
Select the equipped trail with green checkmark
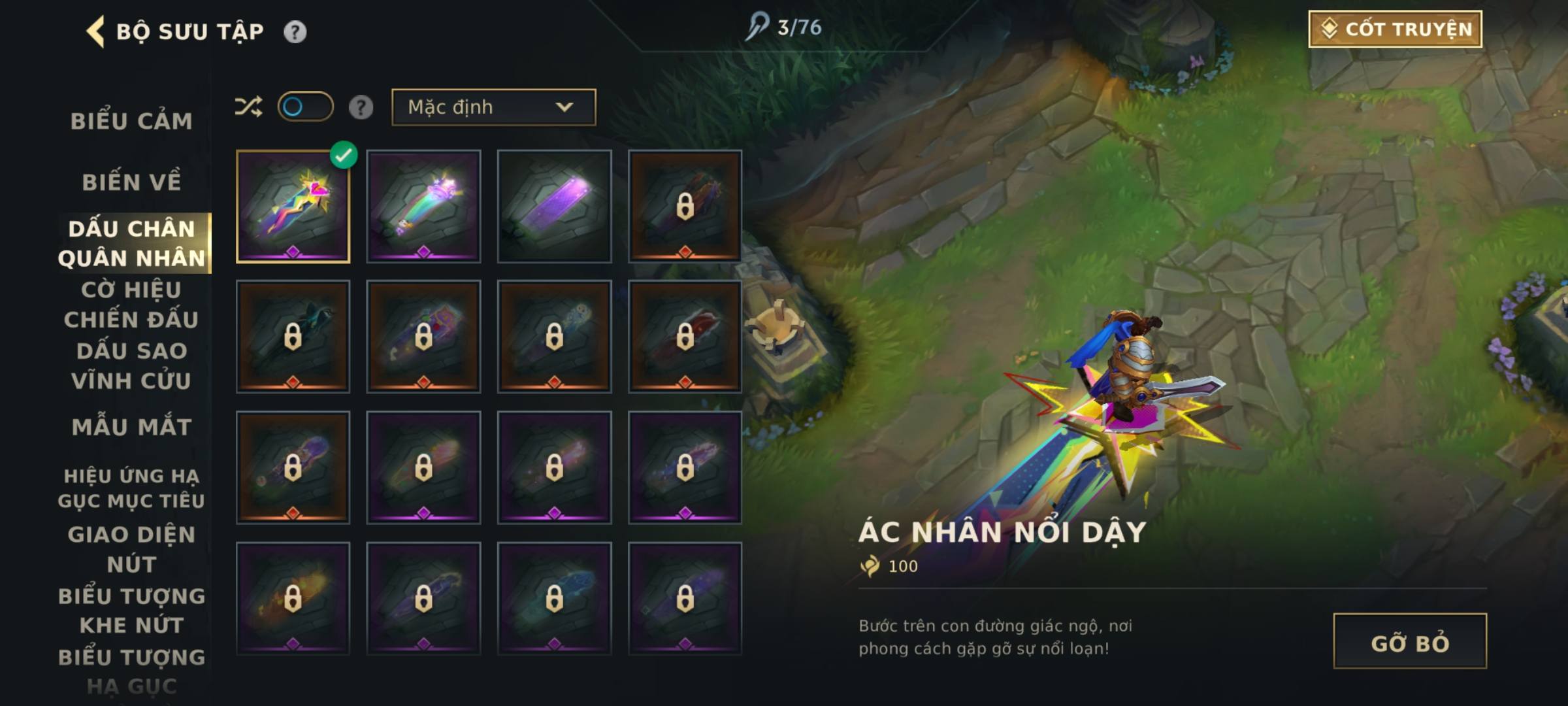click(293, 207)
